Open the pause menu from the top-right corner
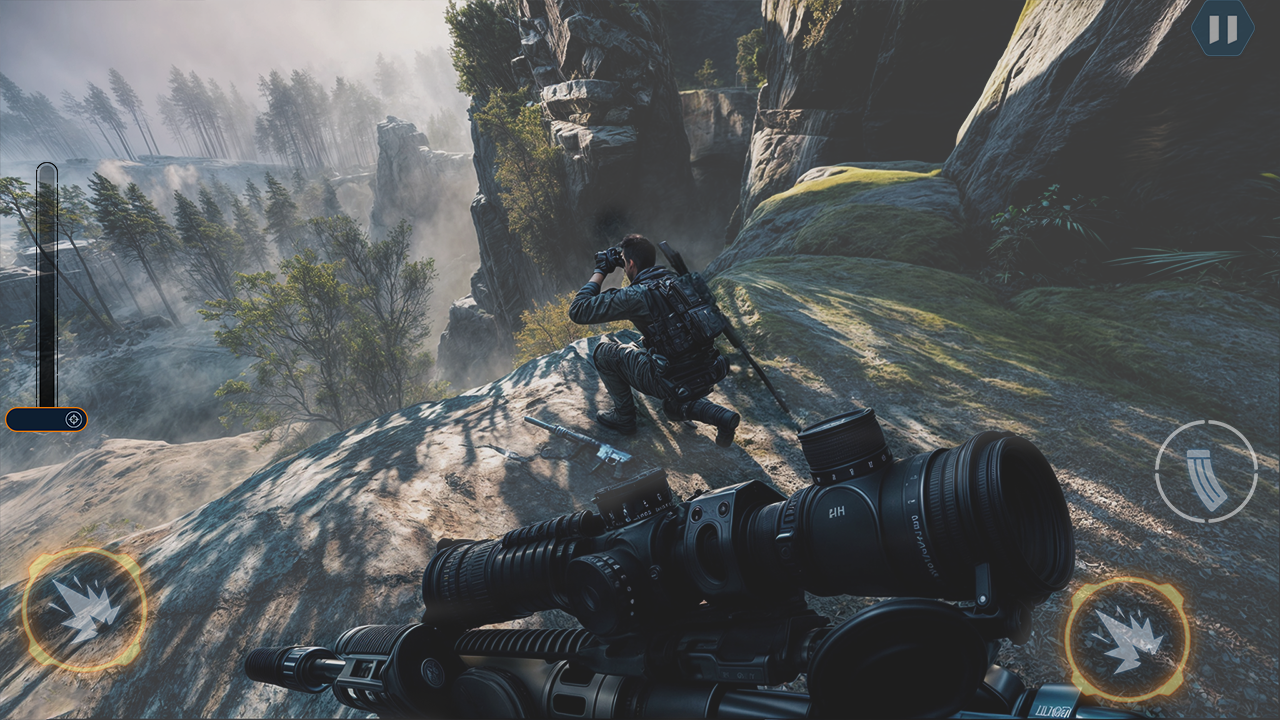The height and width of the screenshot is (720, 1280). click(1225, 28)
